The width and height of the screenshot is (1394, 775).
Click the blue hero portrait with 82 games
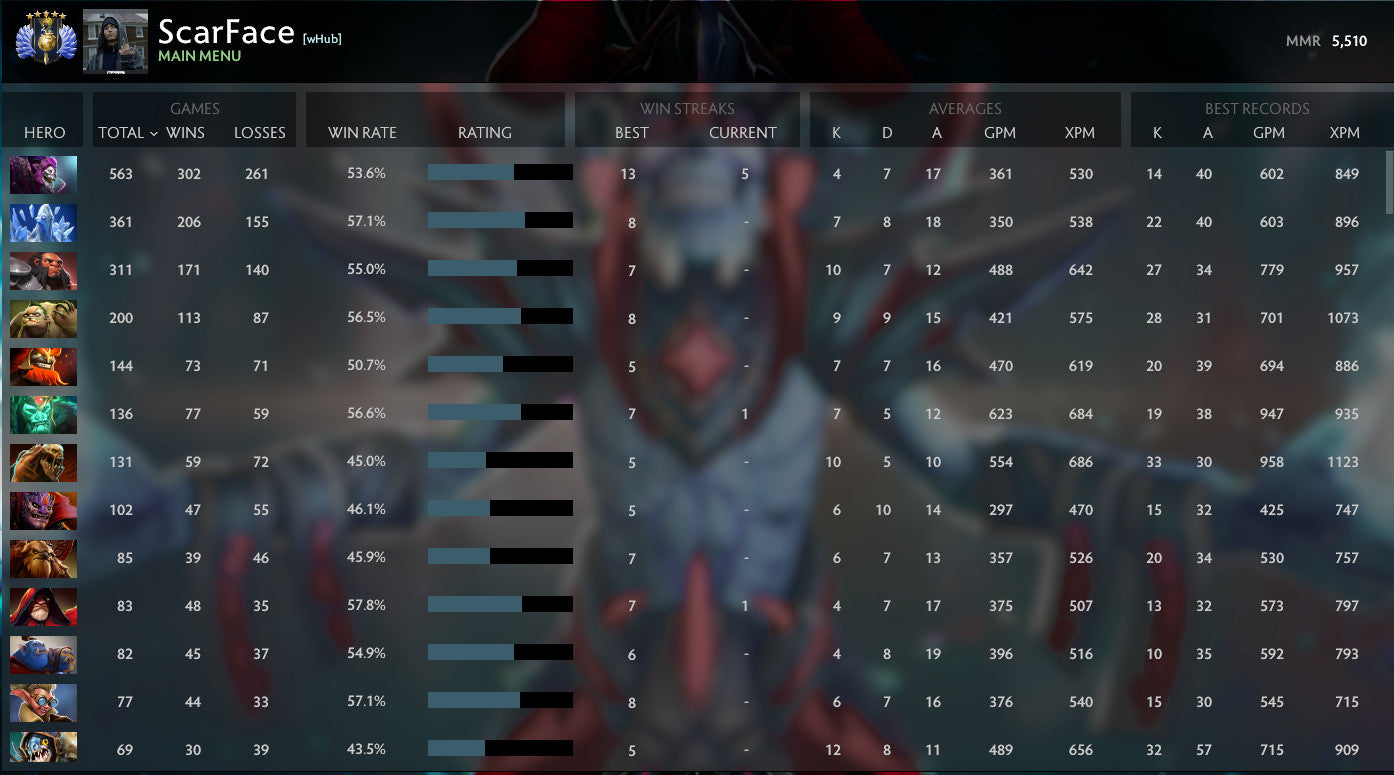43,654
